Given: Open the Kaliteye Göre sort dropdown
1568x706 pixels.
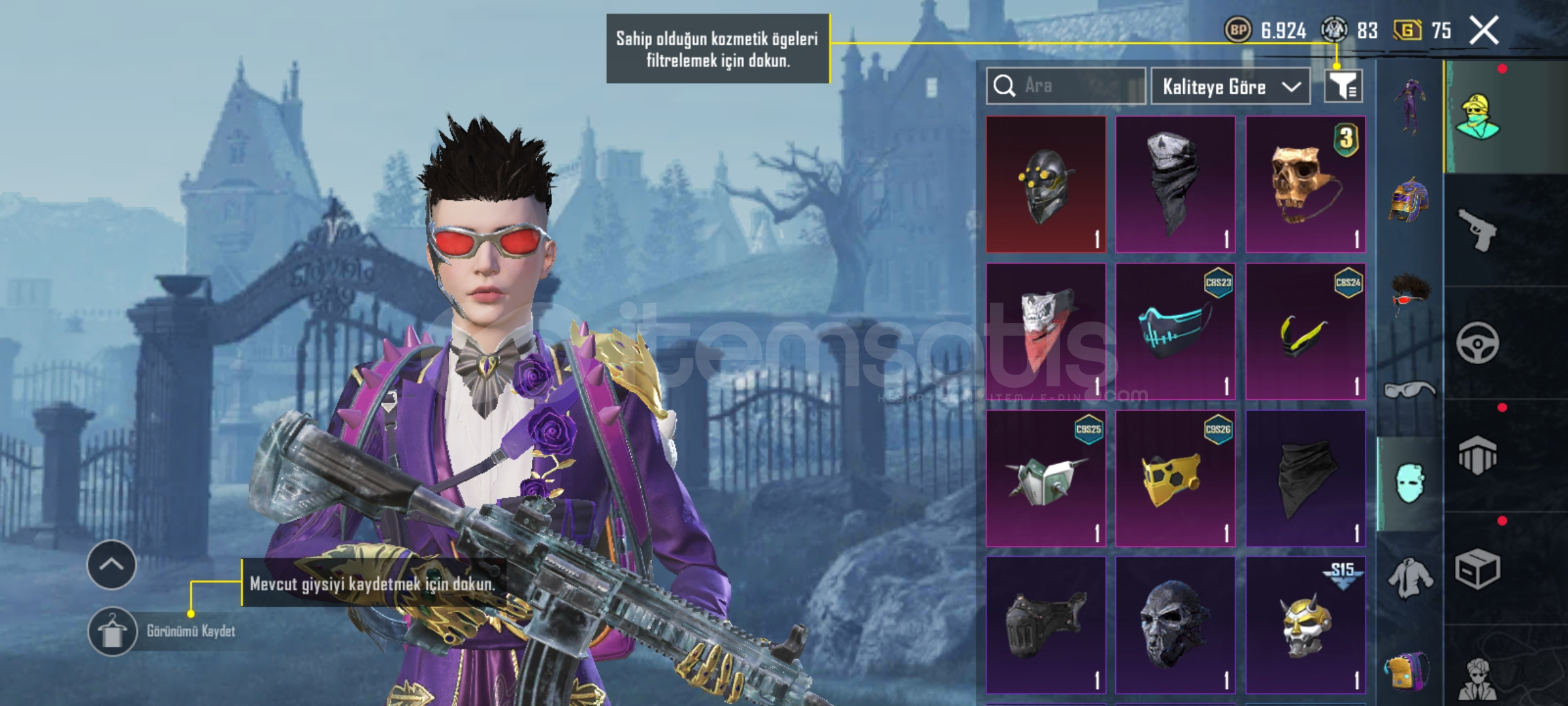Looking at the screenshot, I should (1230, 86).
